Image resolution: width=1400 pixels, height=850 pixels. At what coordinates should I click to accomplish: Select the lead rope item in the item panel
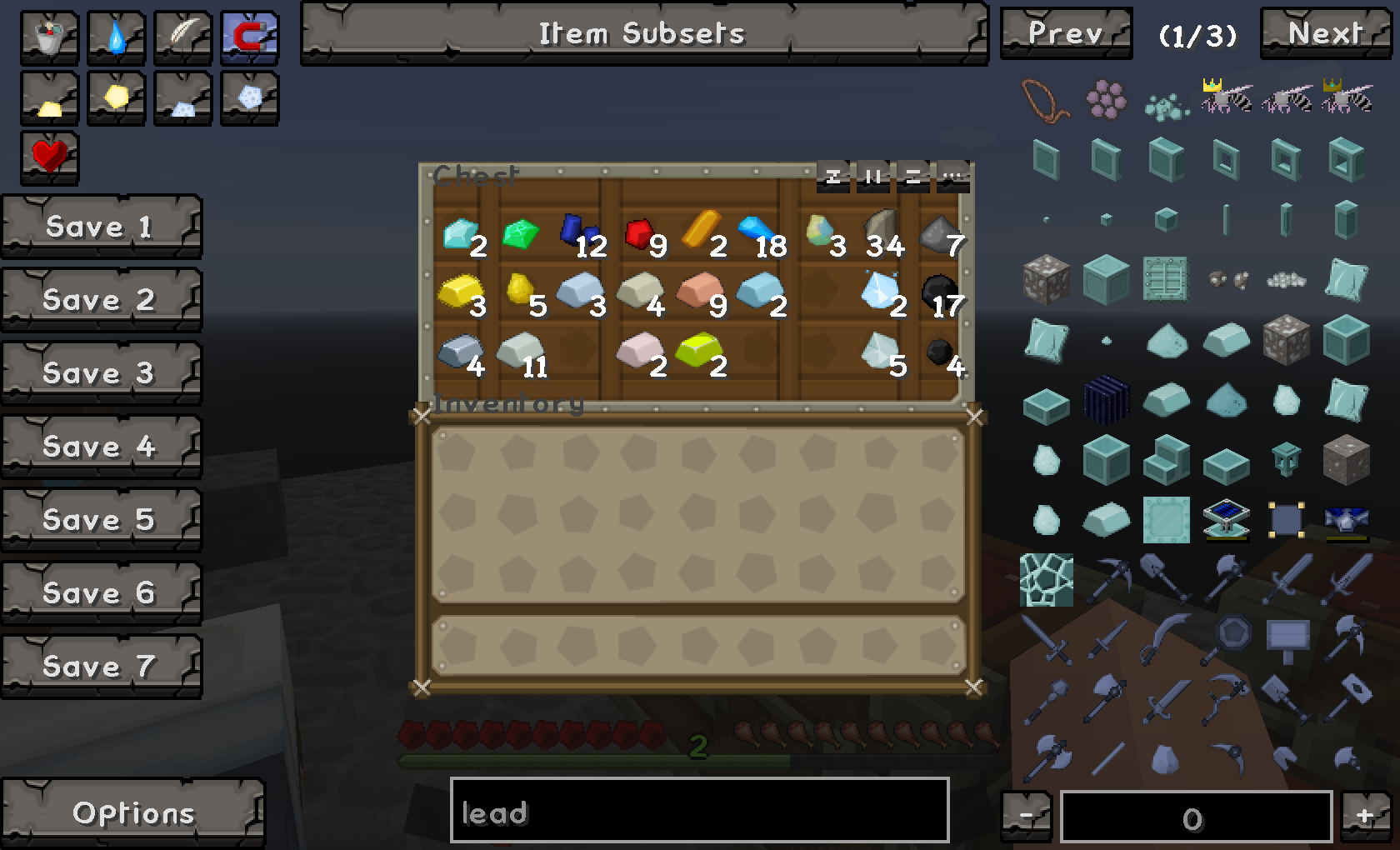pos(1045,100)
